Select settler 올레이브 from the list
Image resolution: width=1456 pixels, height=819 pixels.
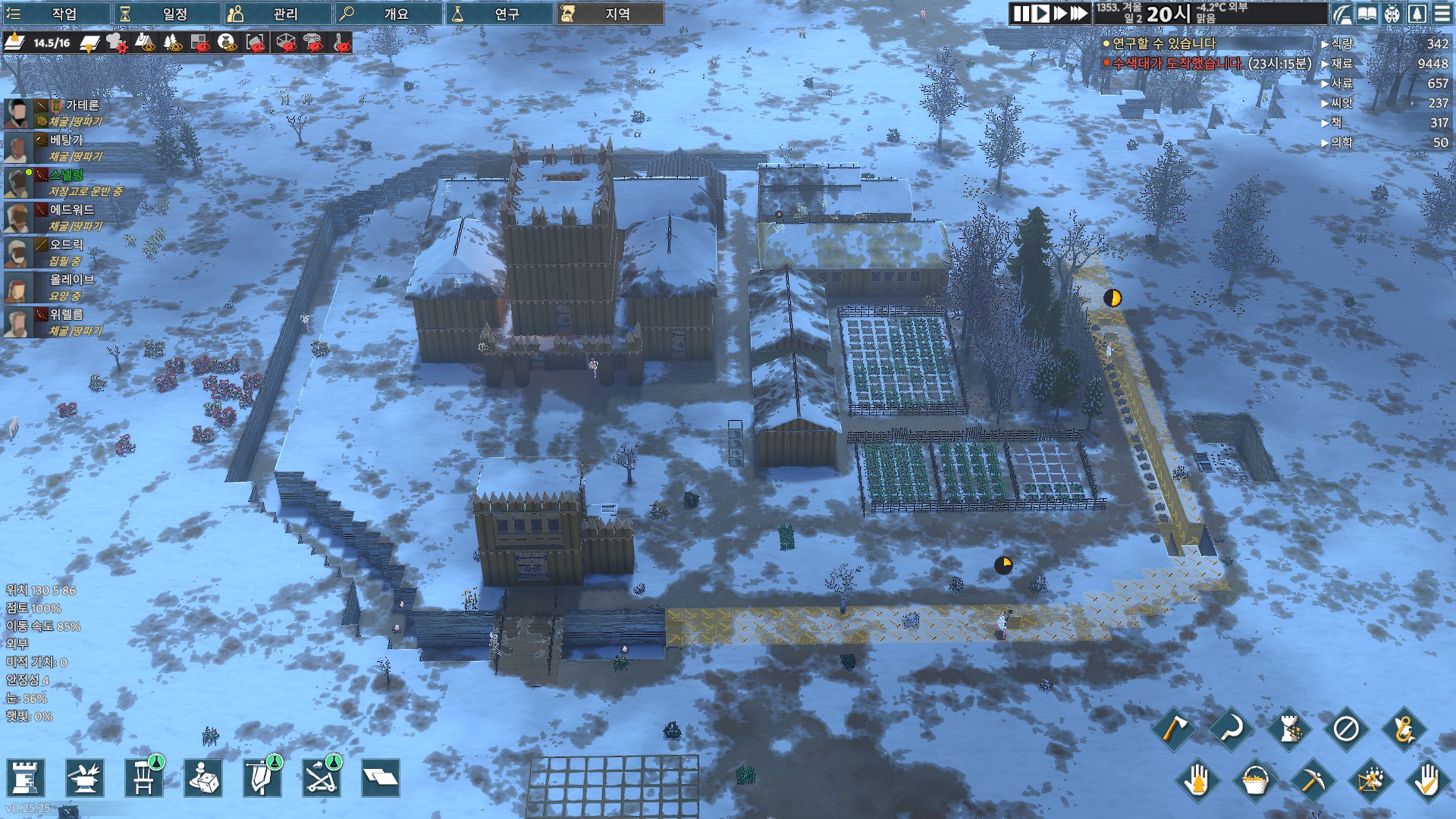click(72, 280)
